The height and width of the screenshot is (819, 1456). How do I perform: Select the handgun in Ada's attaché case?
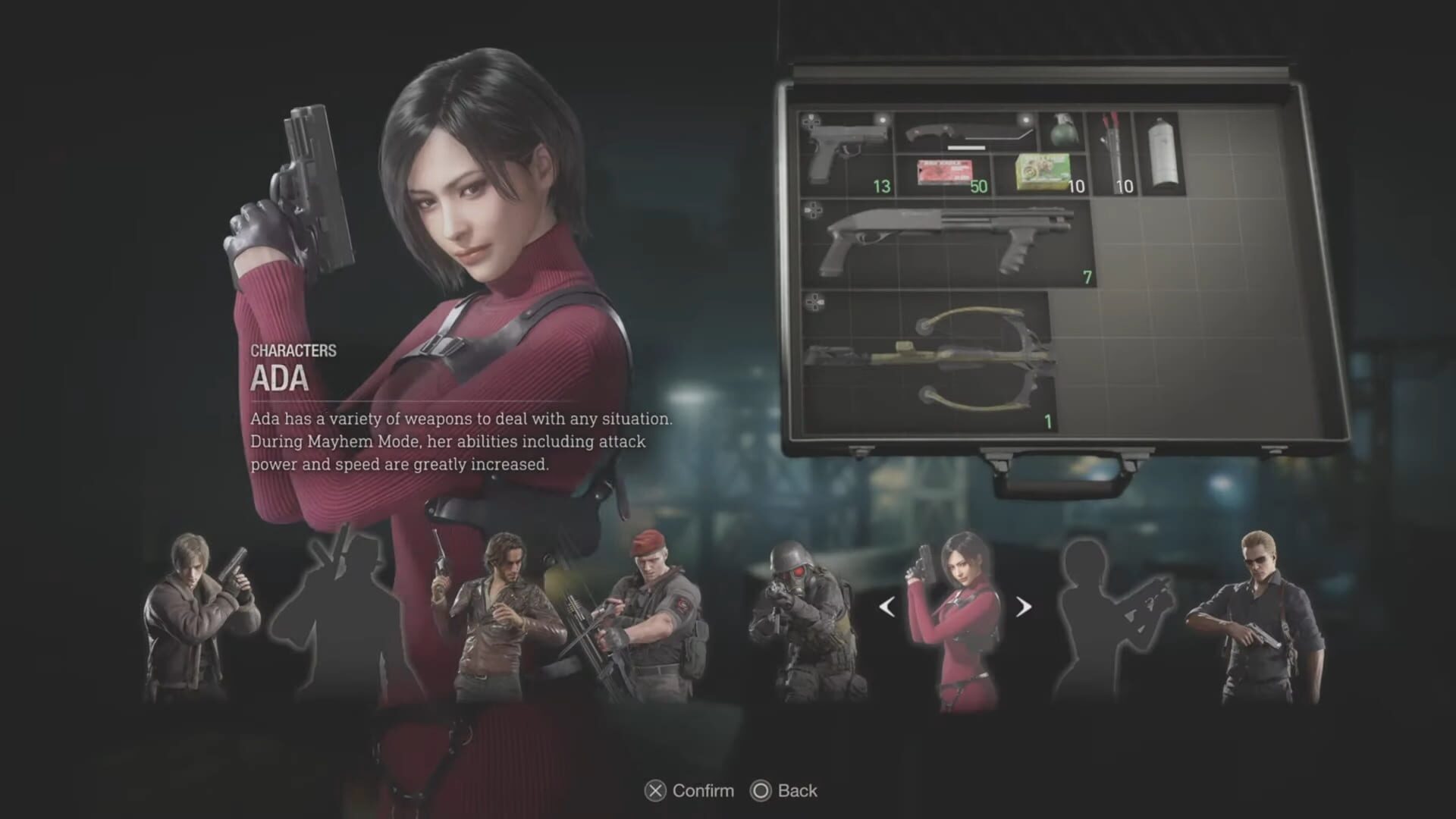click(x=846, y=148)
